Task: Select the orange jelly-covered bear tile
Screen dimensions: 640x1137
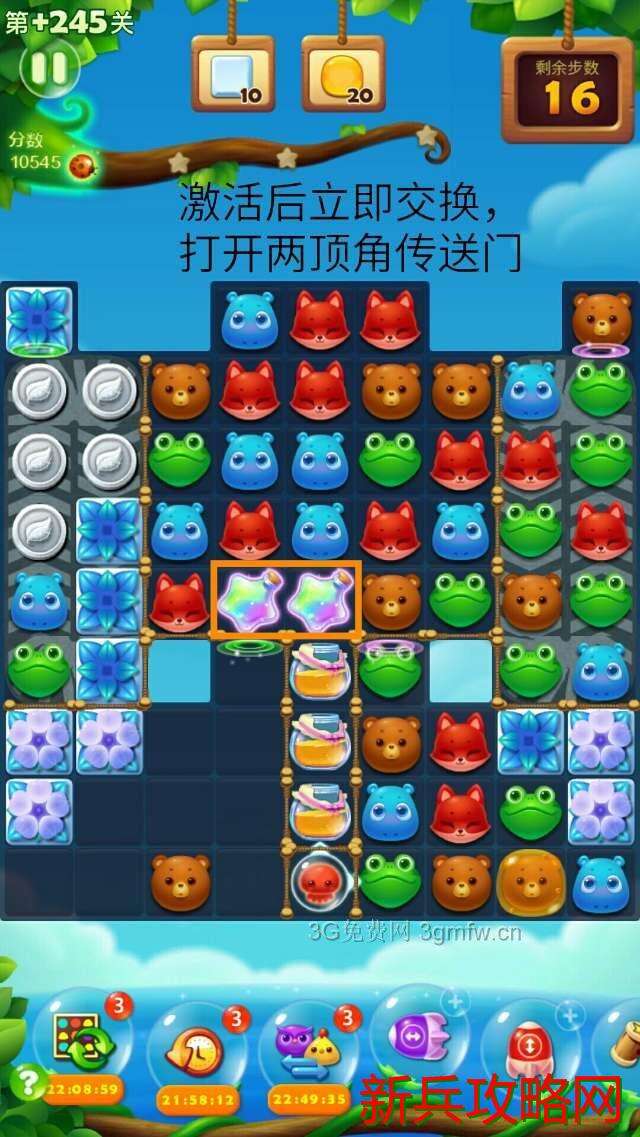Action: click(x=531, y=881)
